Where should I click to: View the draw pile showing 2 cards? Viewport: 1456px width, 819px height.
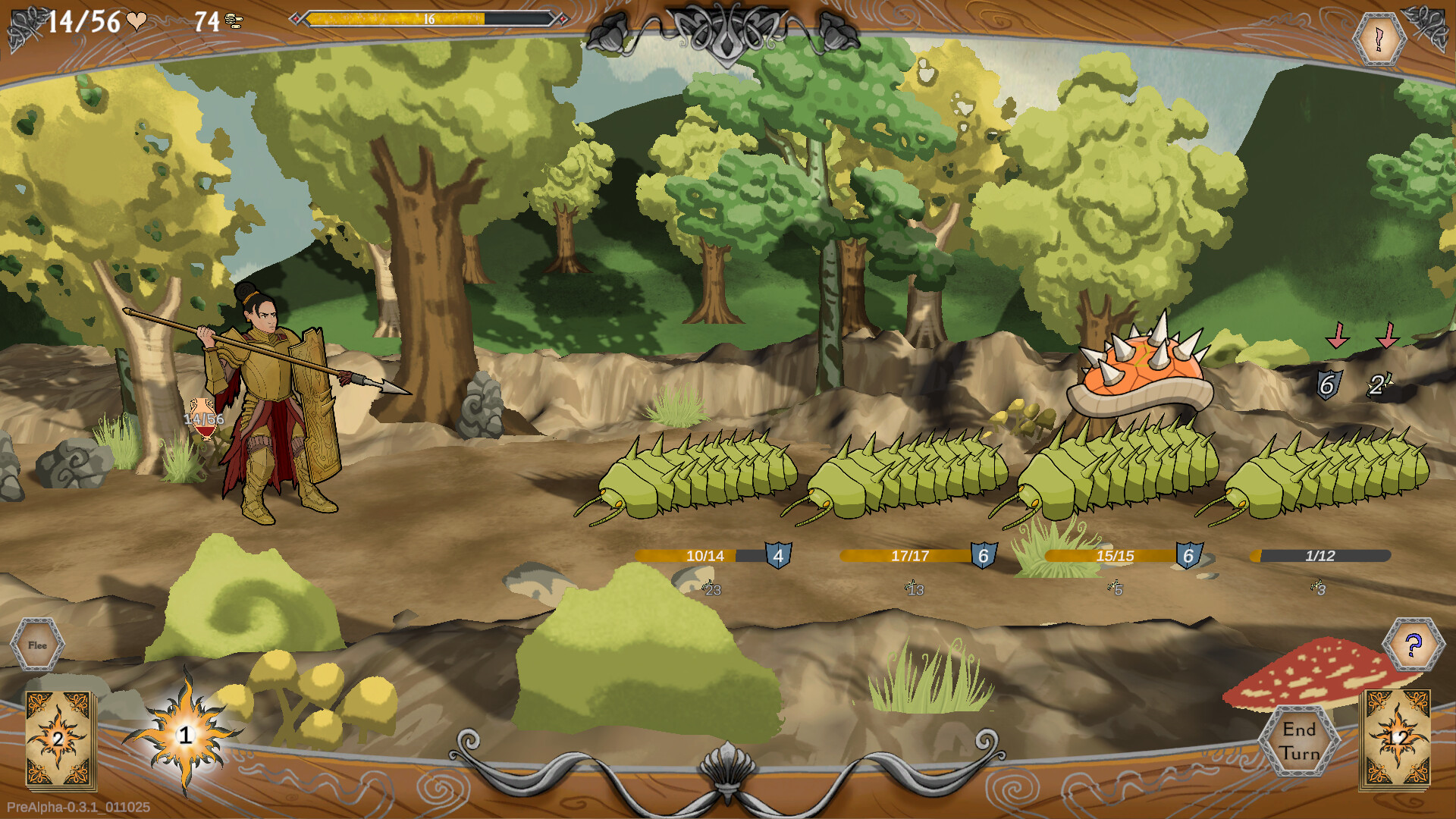point(59,738)
